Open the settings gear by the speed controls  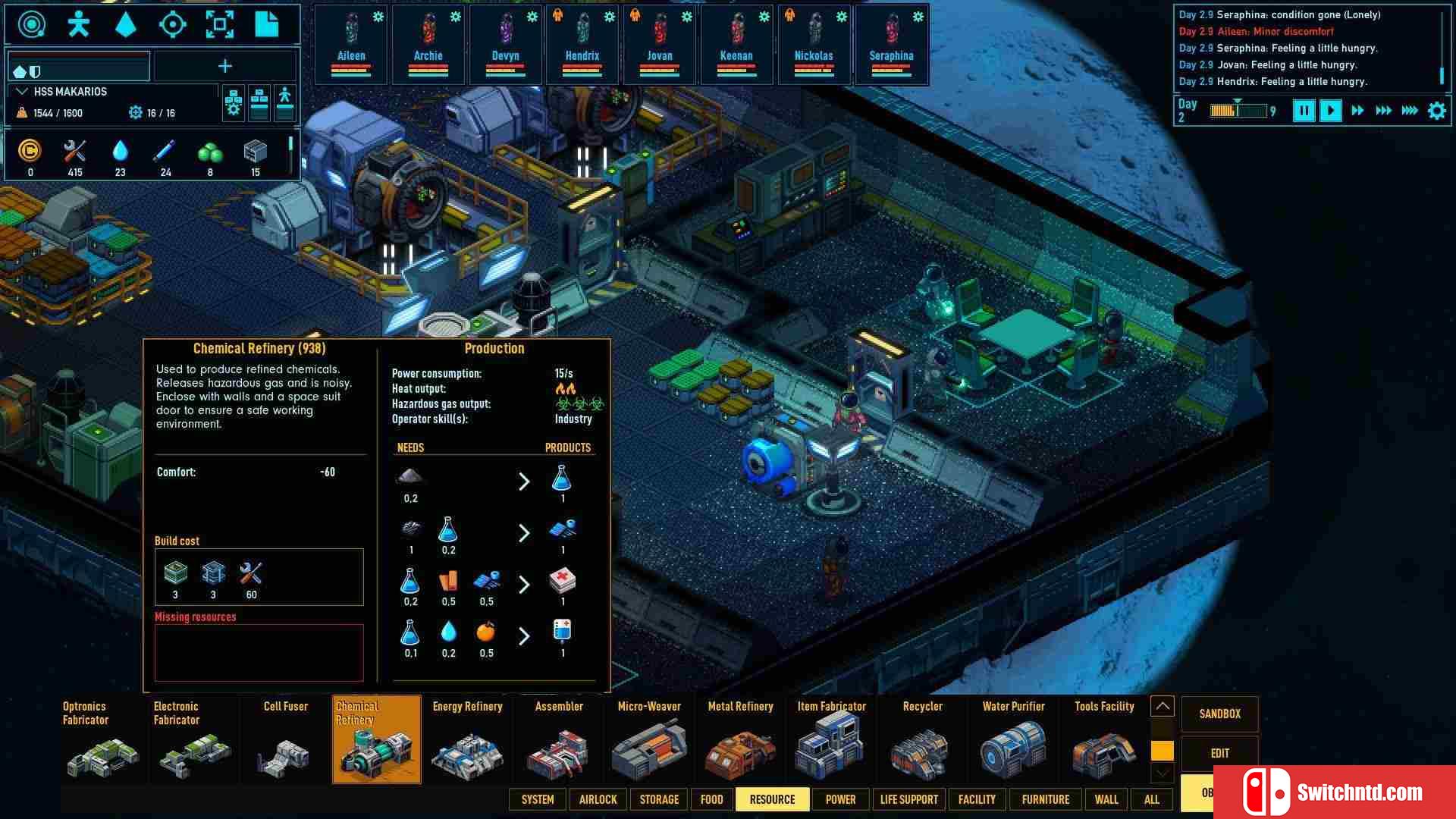coord(1436,111)
